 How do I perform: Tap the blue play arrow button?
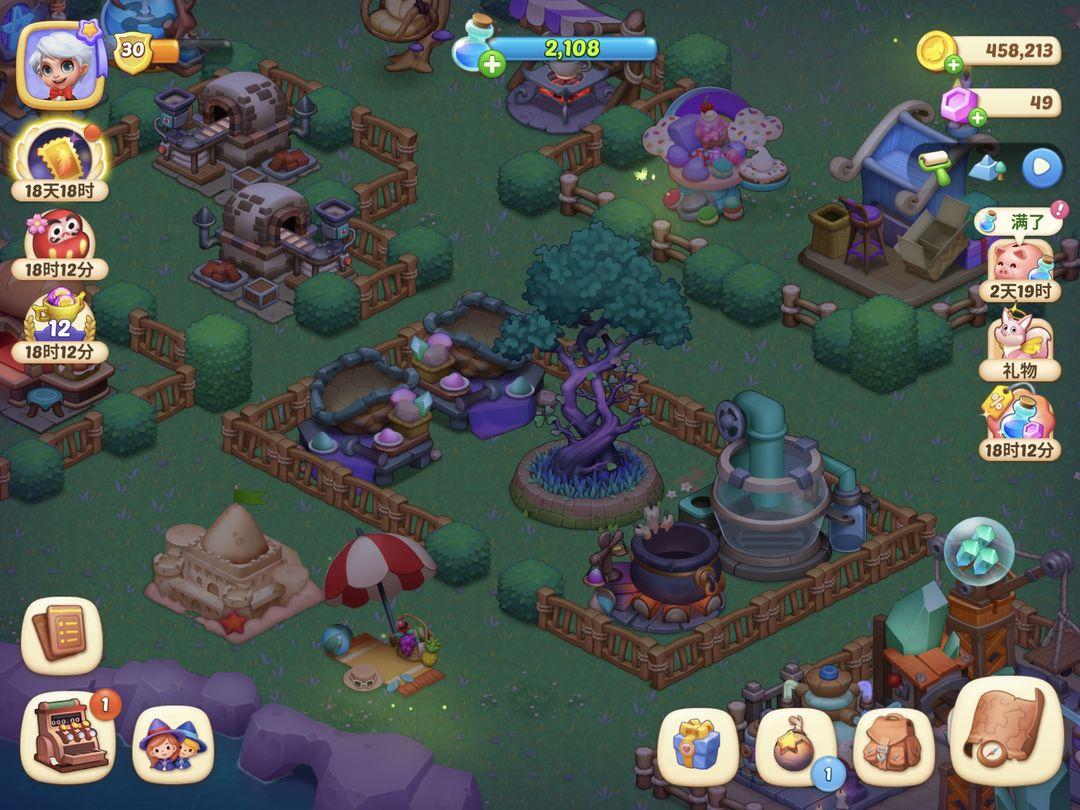point(1041,167)
